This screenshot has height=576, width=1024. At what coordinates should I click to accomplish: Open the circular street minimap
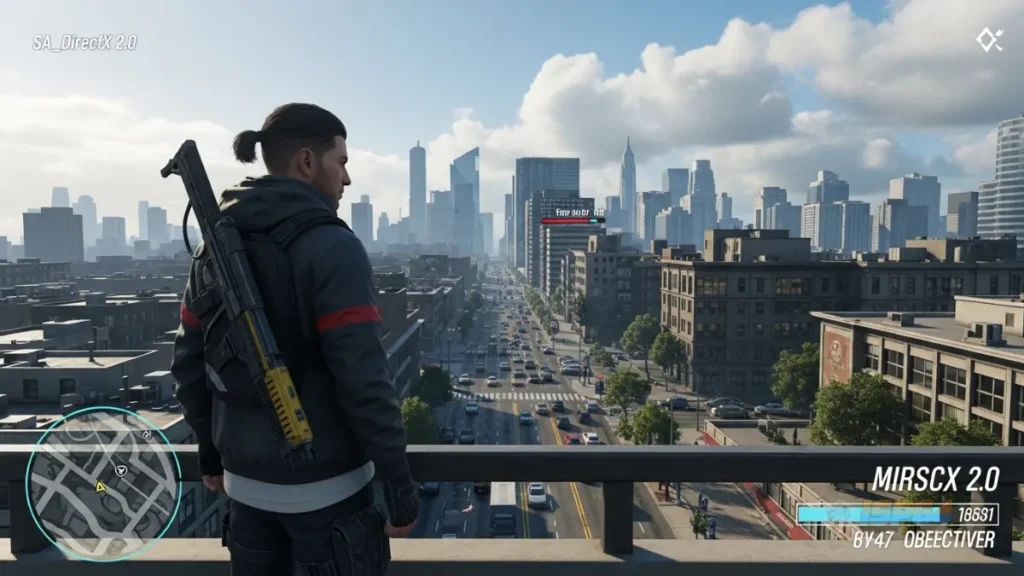click(x=103, y=484)
